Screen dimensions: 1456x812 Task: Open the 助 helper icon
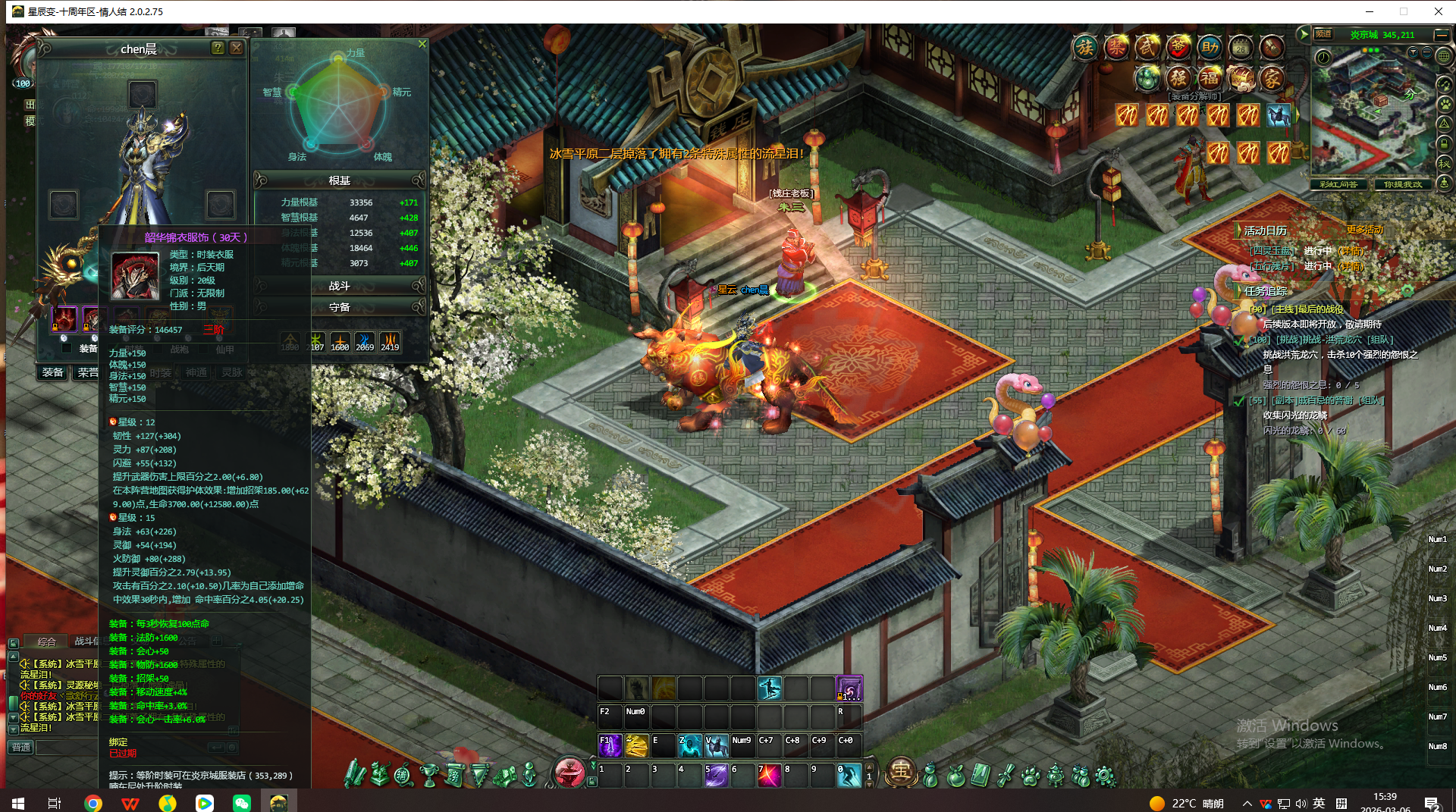[1210, 48]
